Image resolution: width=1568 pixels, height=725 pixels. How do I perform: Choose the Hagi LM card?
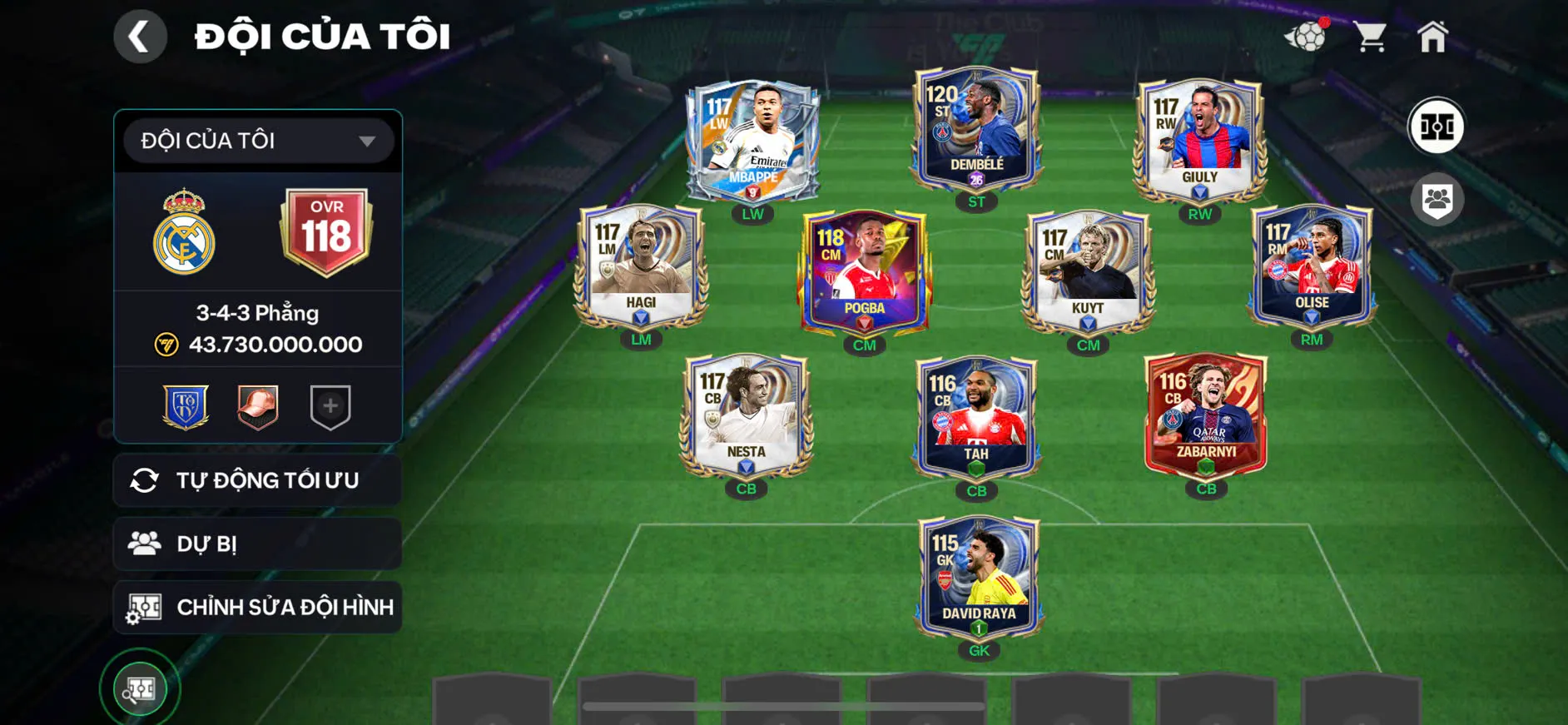641,266
